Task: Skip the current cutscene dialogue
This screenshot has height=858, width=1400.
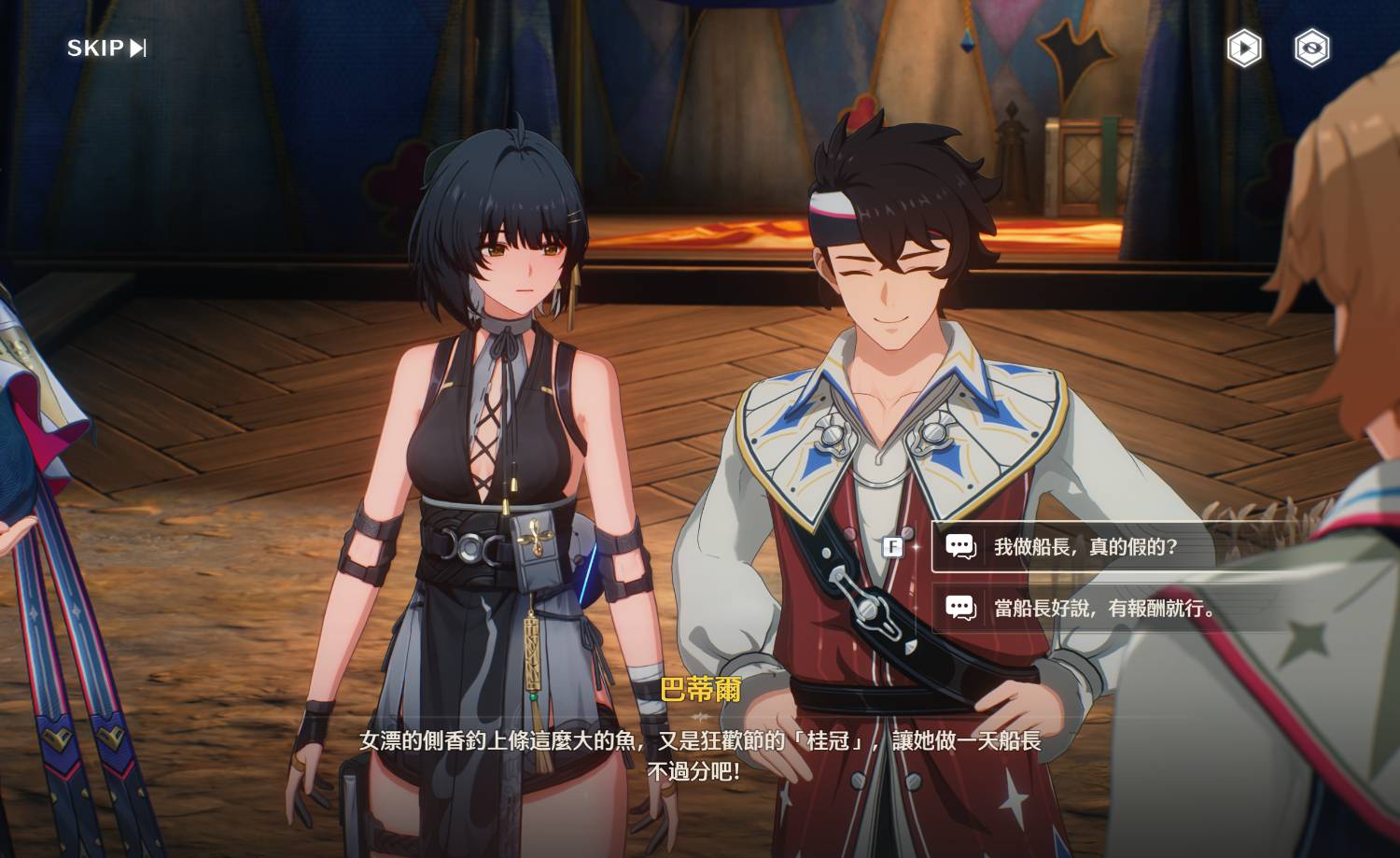Action: (106, 49)
